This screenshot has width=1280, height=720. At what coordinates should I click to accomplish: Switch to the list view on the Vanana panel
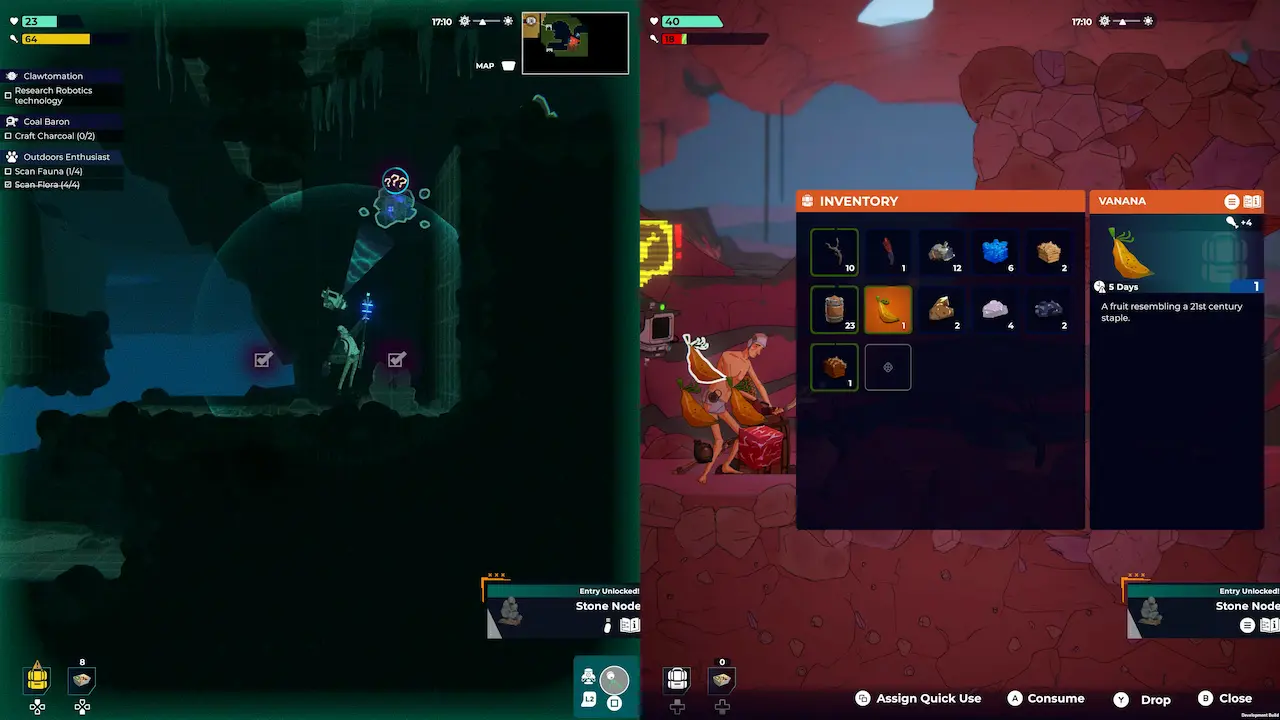(1232, 201)
